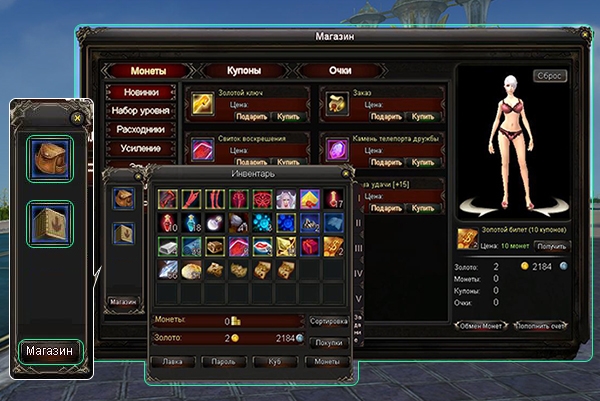Open Обмен Монет exchange
The width and height of the screenshot is (600, 401).
pos(481,326)
